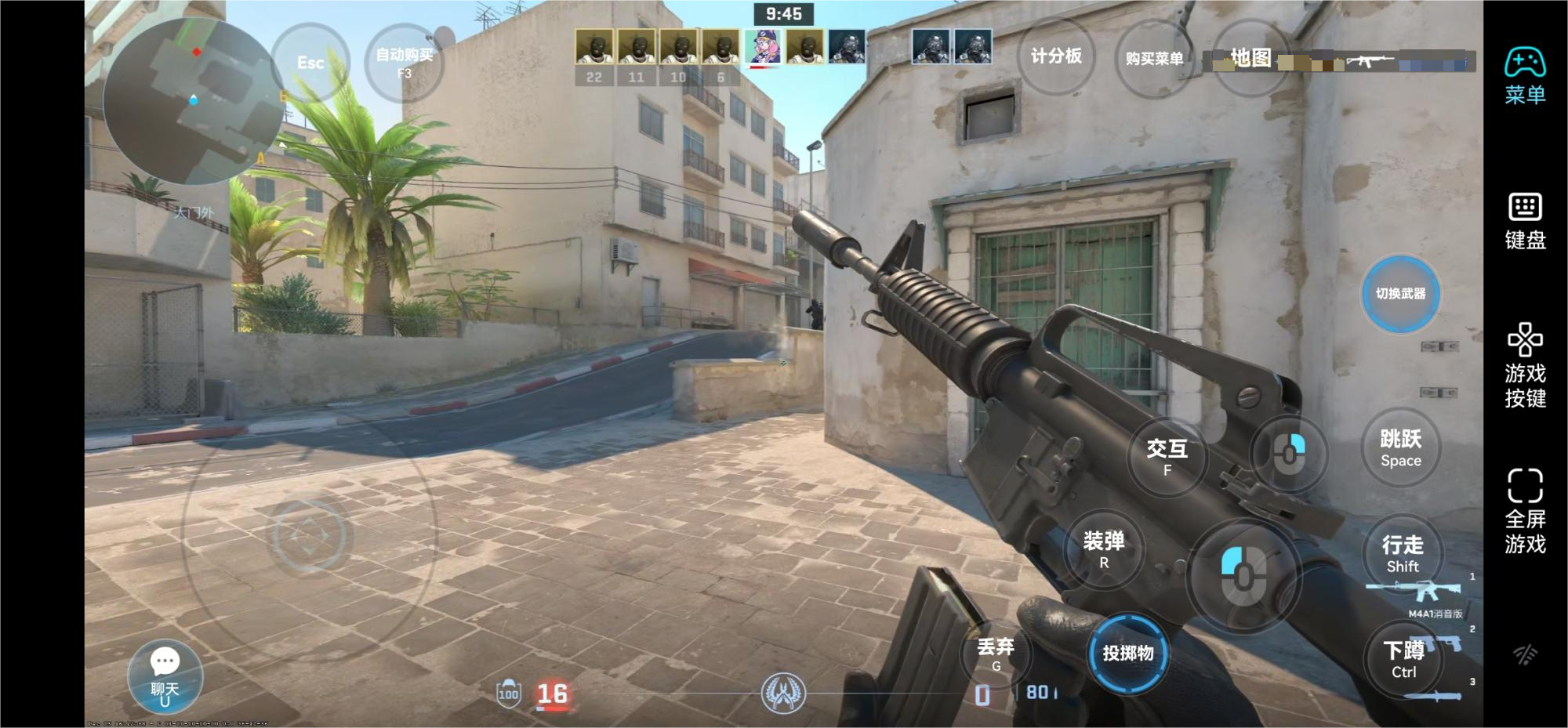Image resolution: width=1568 pixels, height=728 pixels.
Task: Reload with the 装弹 R button
Action: pos(1104,549)
